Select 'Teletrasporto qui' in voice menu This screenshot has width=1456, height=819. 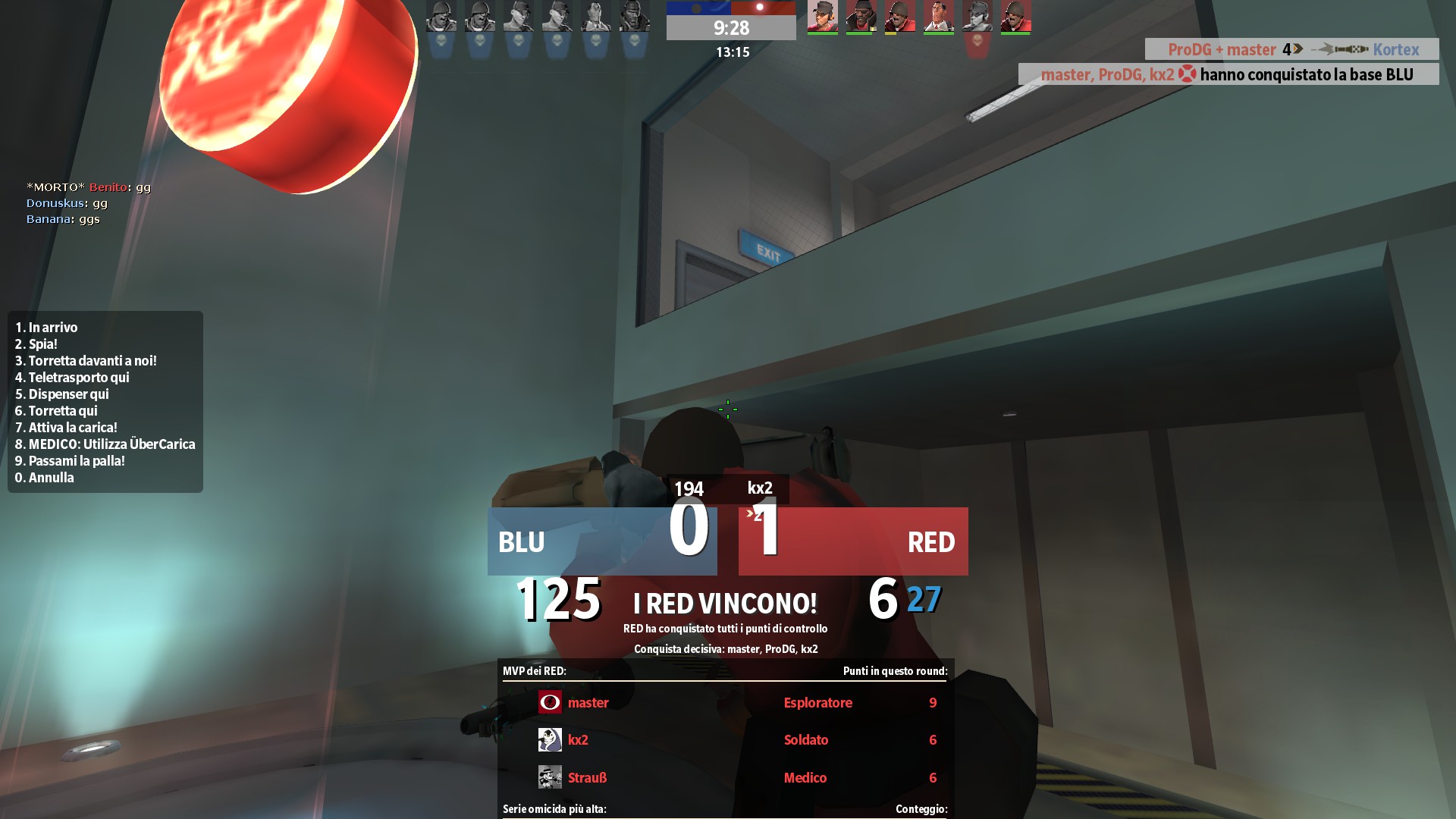point(72,378)
